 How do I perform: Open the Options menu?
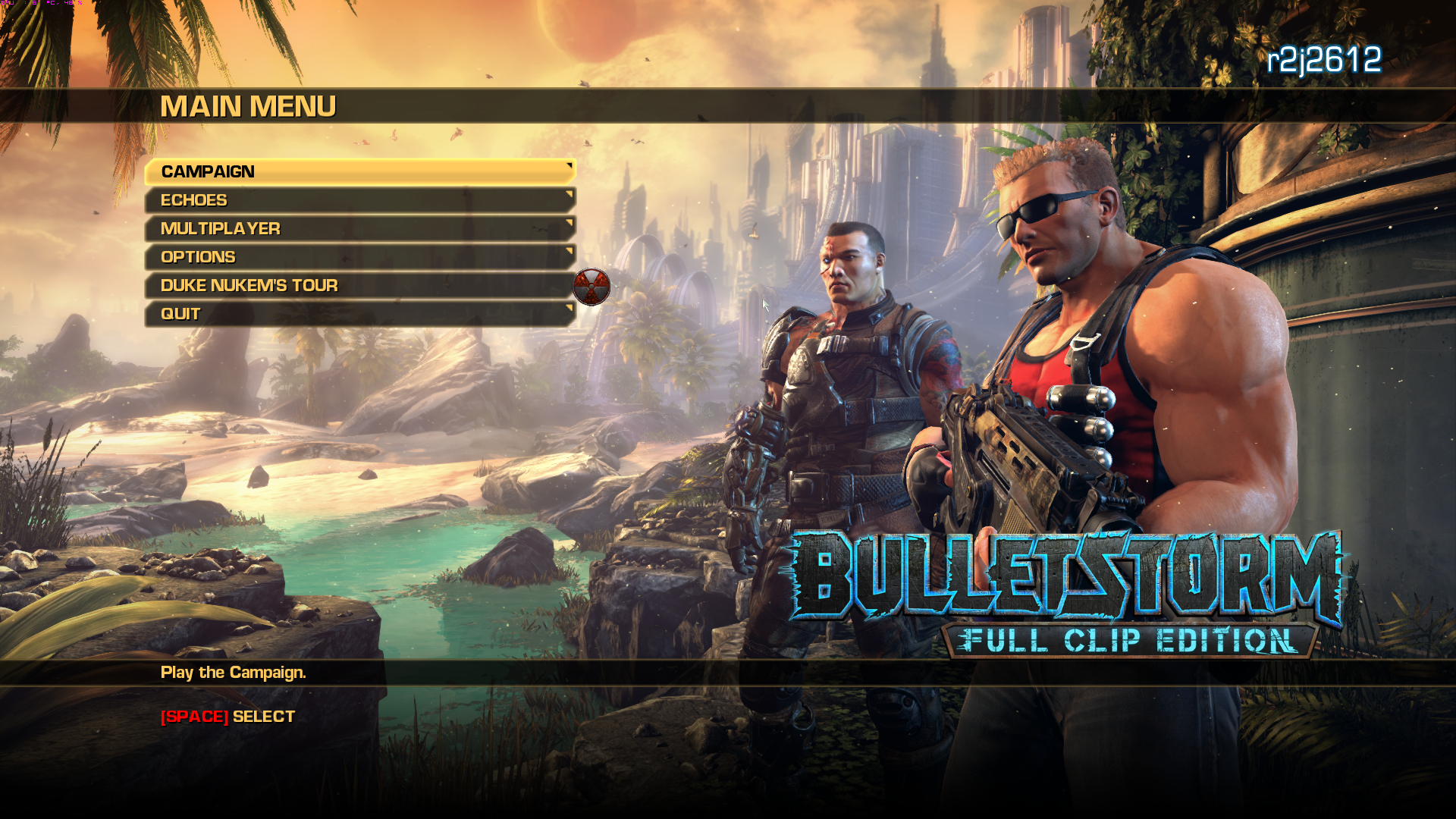coord(303,257)
